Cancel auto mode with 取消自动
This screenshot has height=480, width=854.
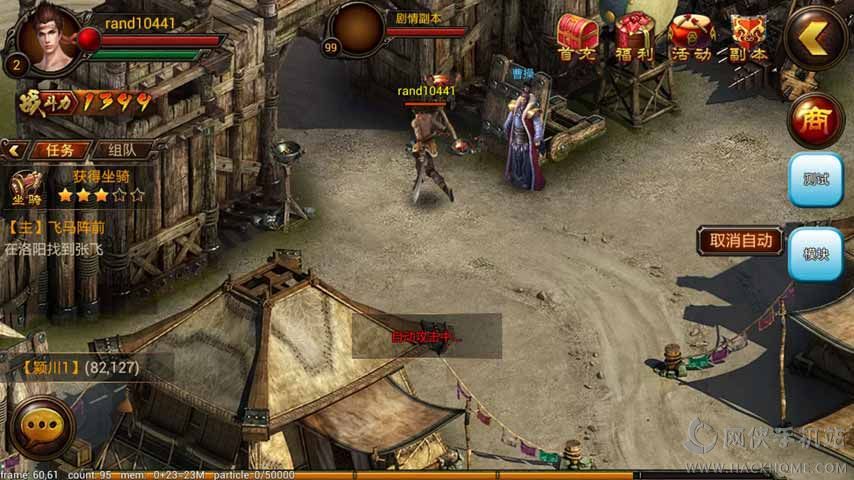point(740,240)
